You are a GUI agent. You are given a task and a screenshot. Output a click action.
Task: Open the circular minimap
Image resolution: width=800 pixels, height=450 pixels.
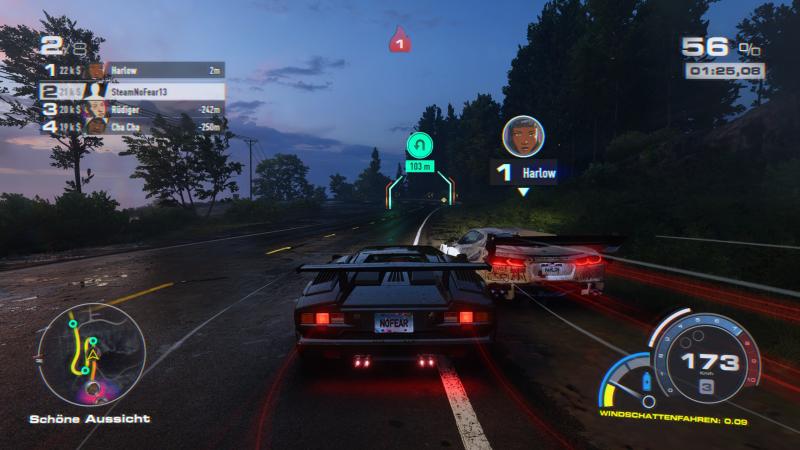click(91, 352)
